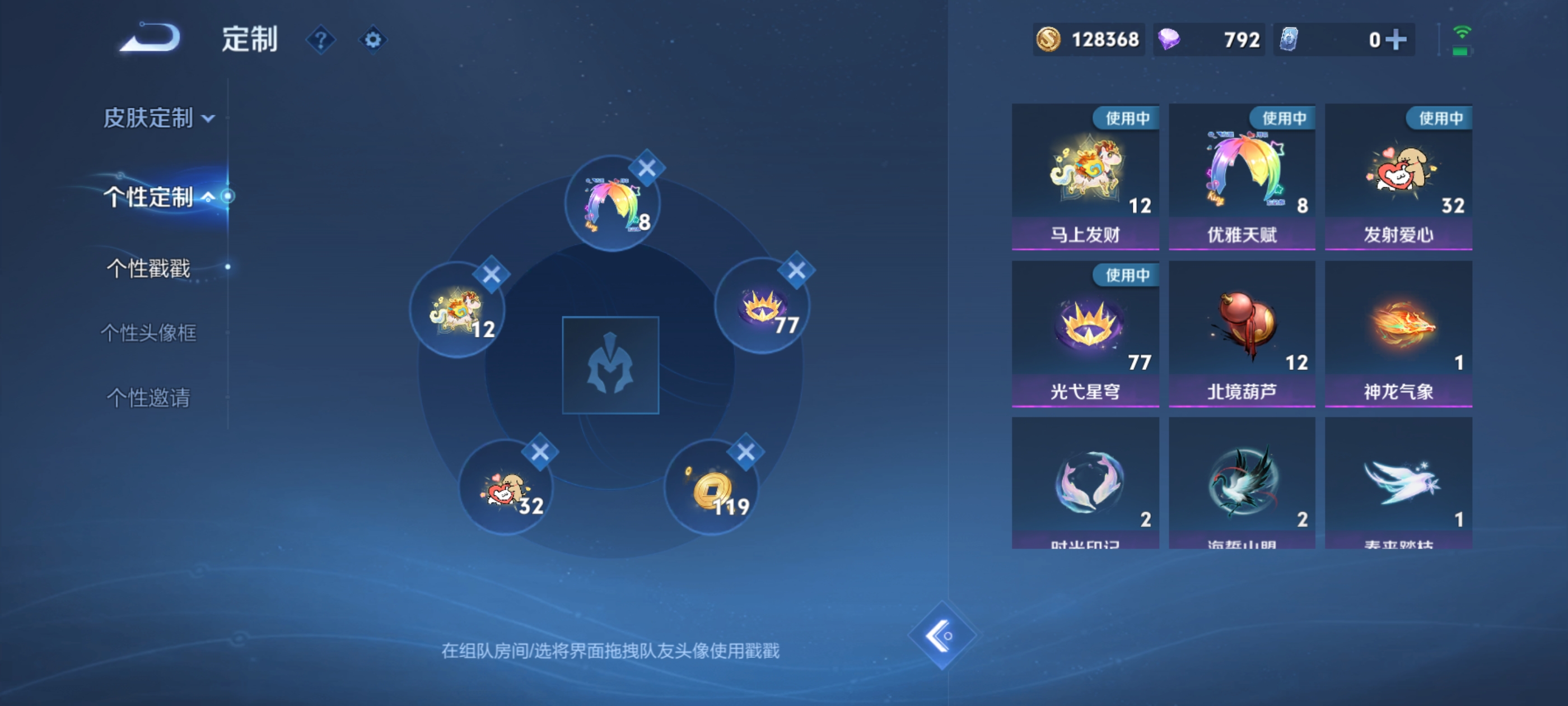Select the 神龙气象 dragon sticker

click(1398, 332)
